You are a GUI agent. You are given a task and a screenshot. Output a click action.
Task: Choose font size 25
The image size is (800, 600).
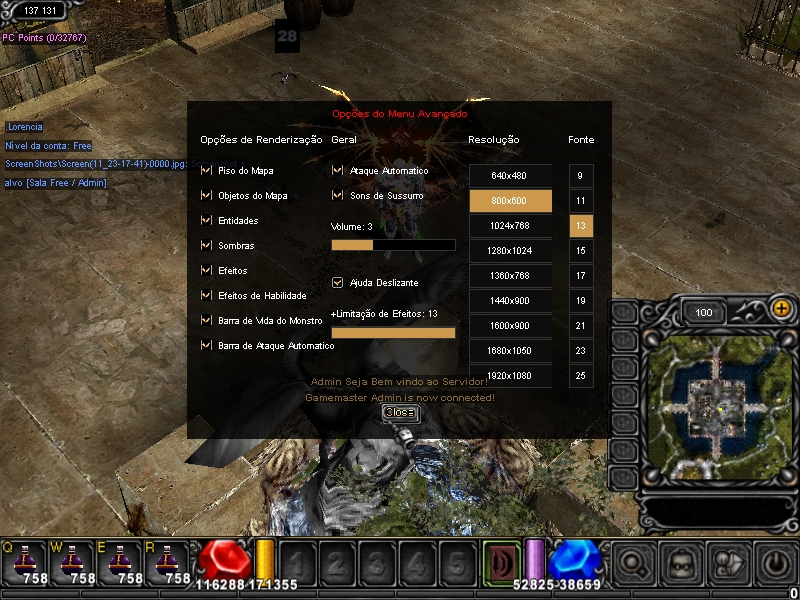[581, 376]
